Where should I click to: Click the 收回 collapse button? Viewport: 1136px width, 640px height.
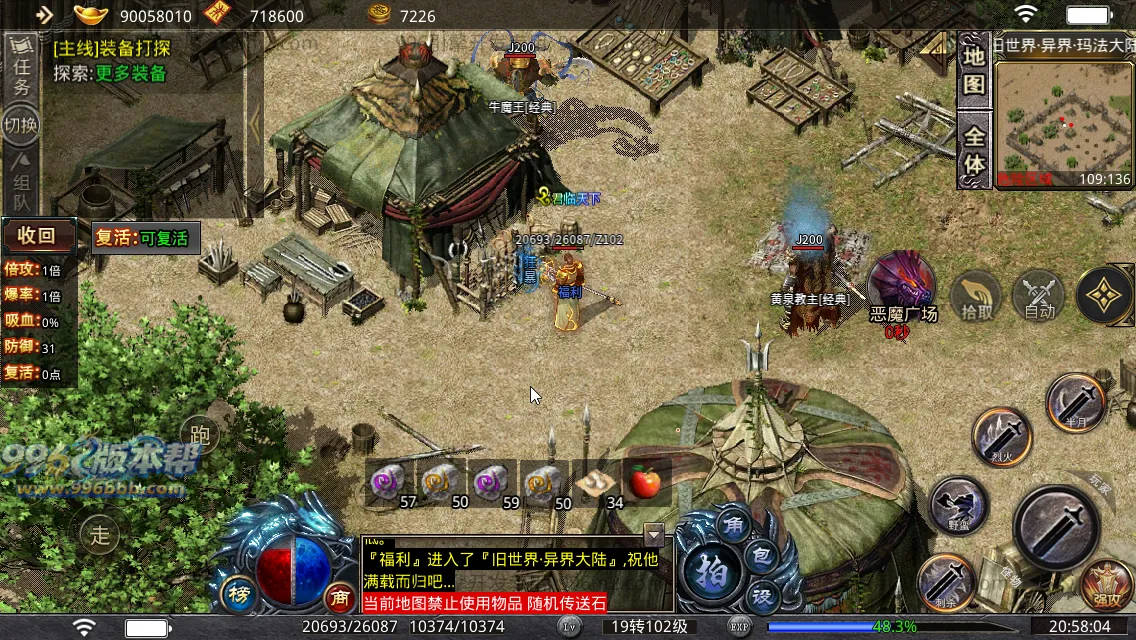point(38,237)
